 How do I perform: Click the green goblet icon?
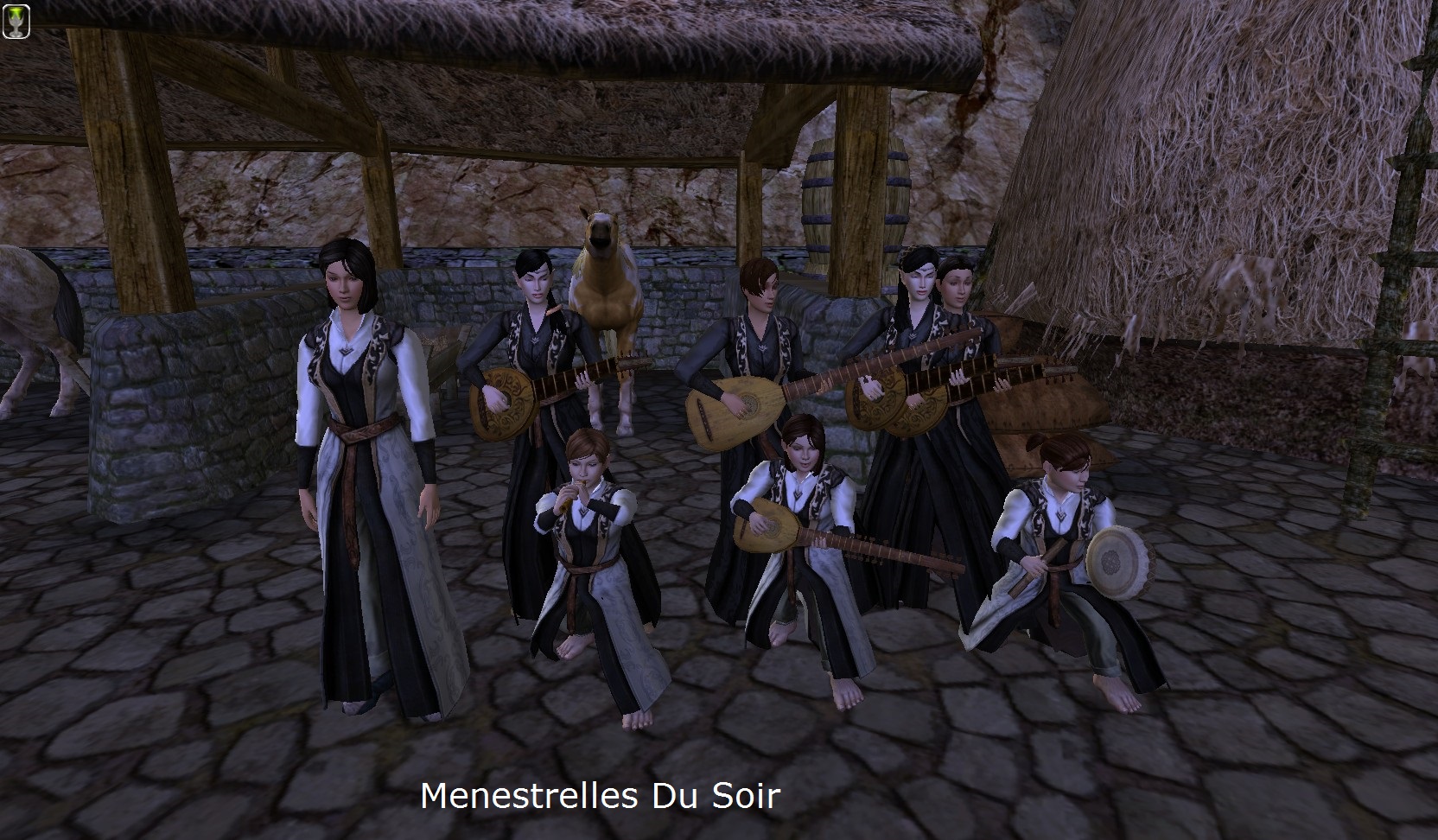click(16, 20)
